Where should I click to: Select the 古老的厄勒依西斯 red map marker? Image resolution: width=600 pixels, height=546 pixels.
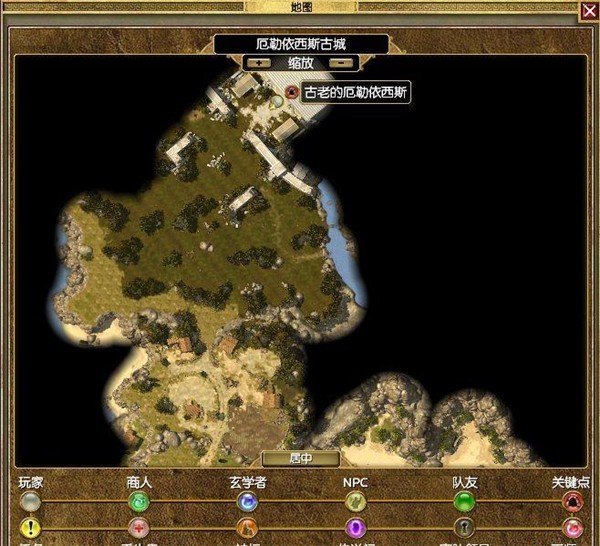pyautogui.click(x=291, y=92)
